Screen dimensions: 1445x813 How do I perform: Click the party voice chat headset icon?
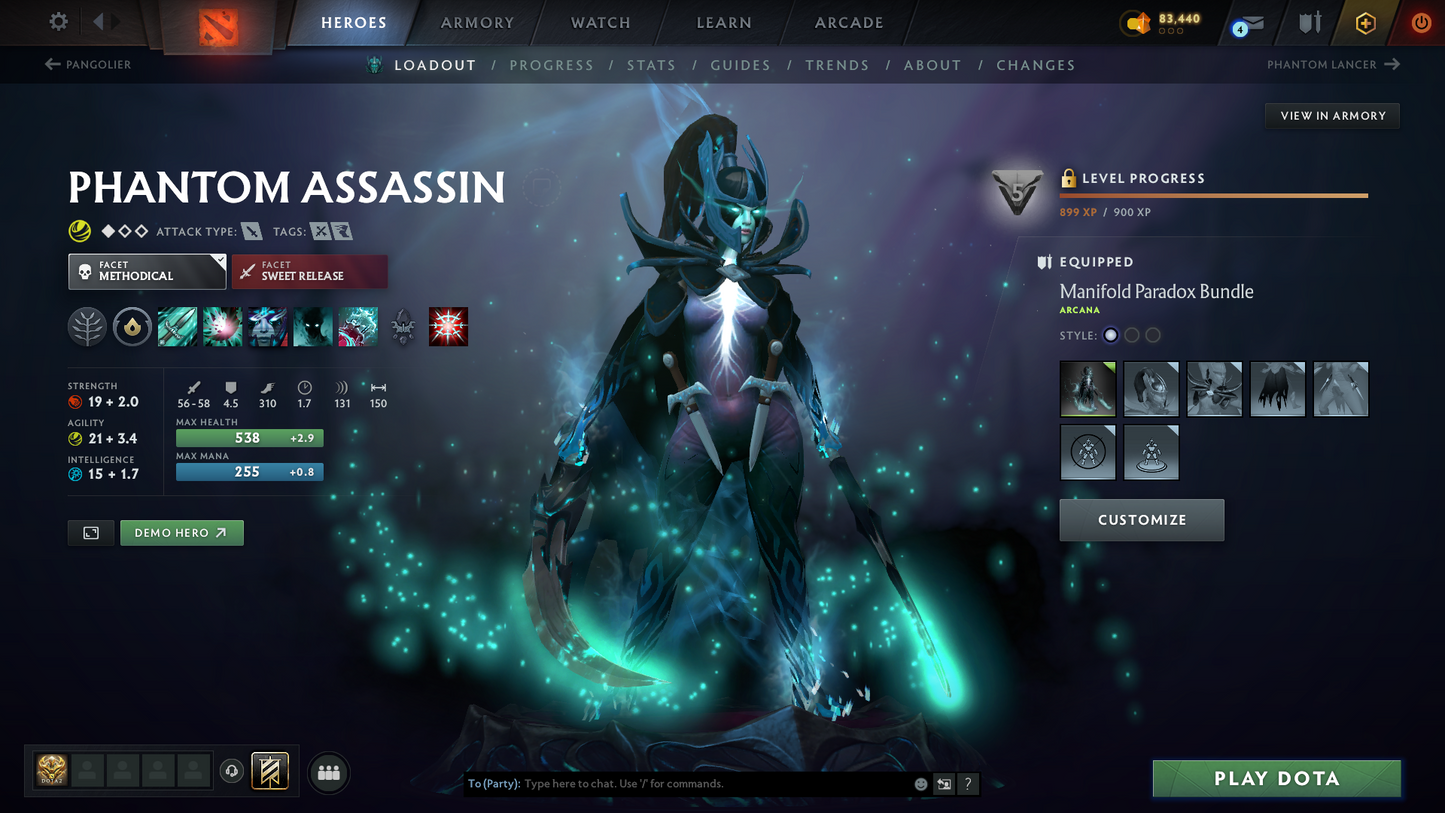tap(231, 770)
